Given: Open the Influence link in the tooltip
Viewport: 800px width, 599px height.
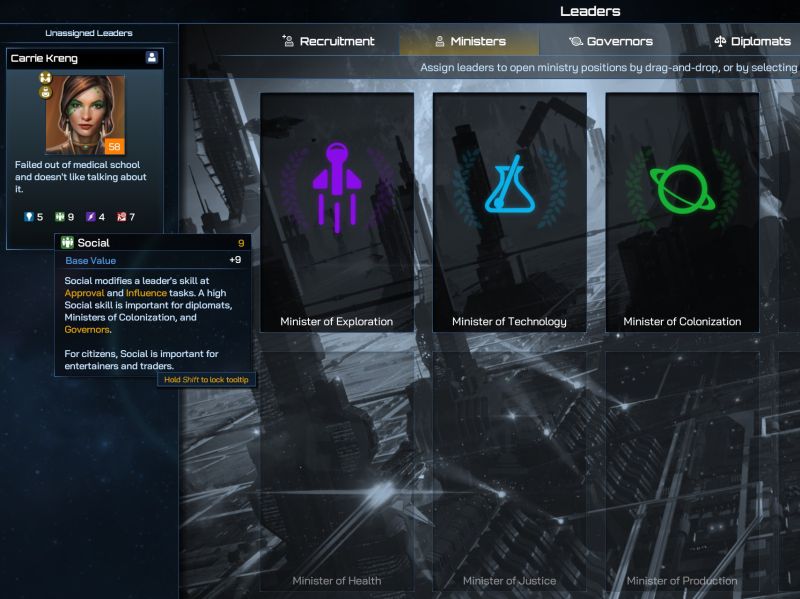Looking at the screenshot, I should [x=146, y=293].
